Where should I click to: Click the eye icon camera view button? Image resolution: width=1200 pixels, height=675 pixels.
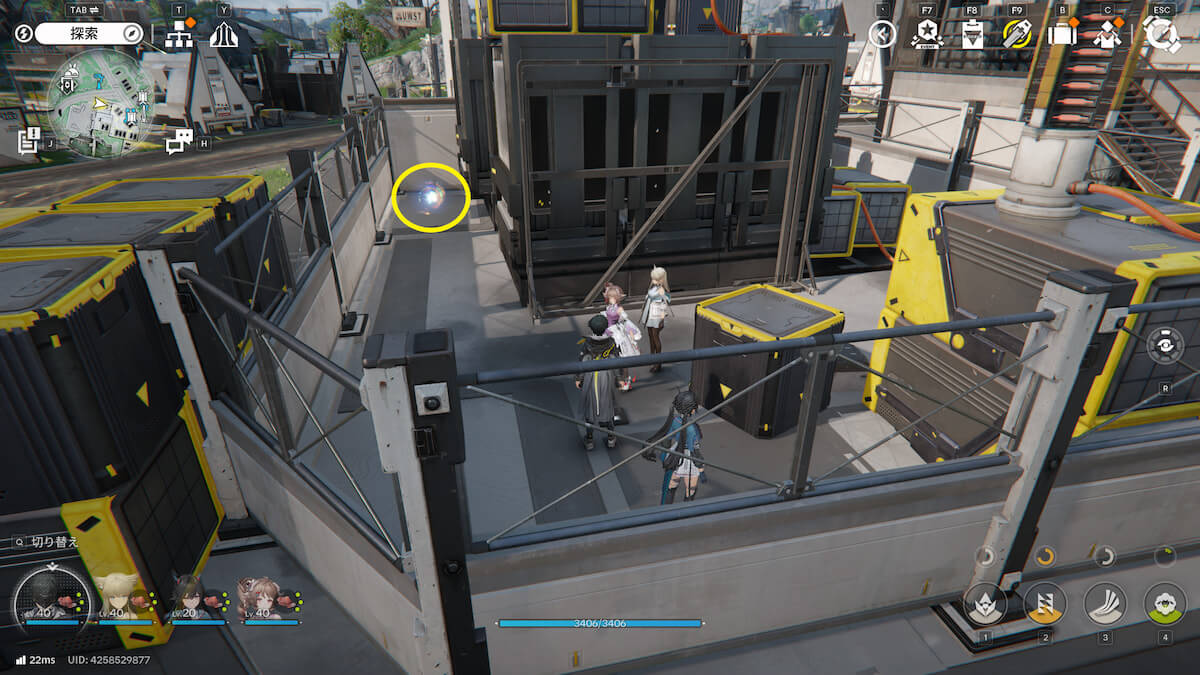tap(1165, 345)
